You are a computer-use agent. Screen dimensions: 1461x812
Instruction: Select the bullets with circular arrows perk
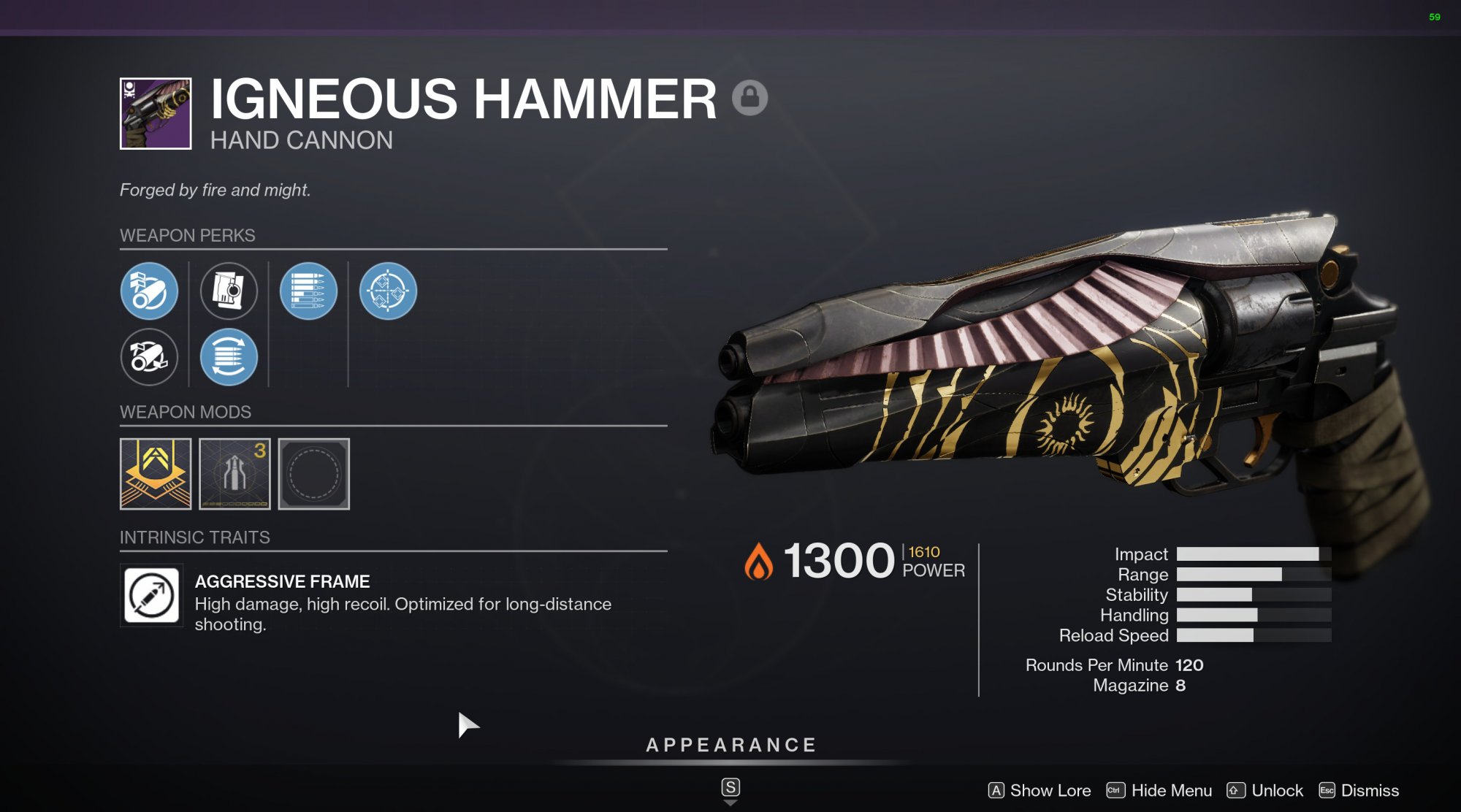[x=229, y=357]
